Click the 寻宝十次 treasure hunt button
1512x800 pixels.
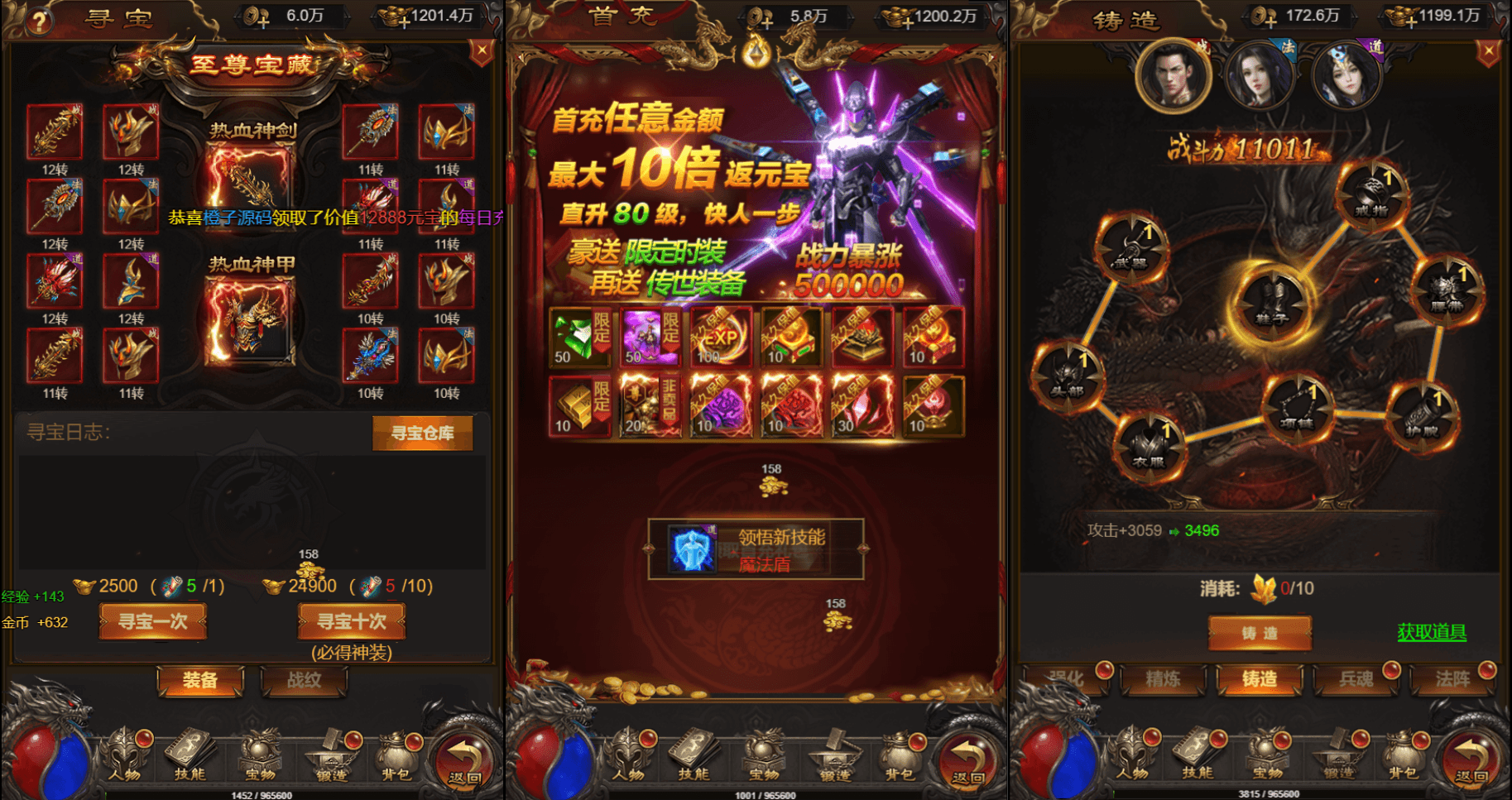351,621
